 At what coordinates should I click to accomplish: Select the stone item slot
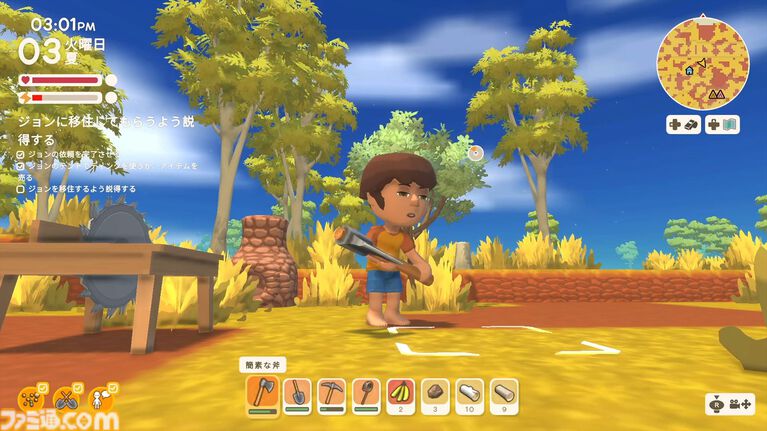[436, 393]
